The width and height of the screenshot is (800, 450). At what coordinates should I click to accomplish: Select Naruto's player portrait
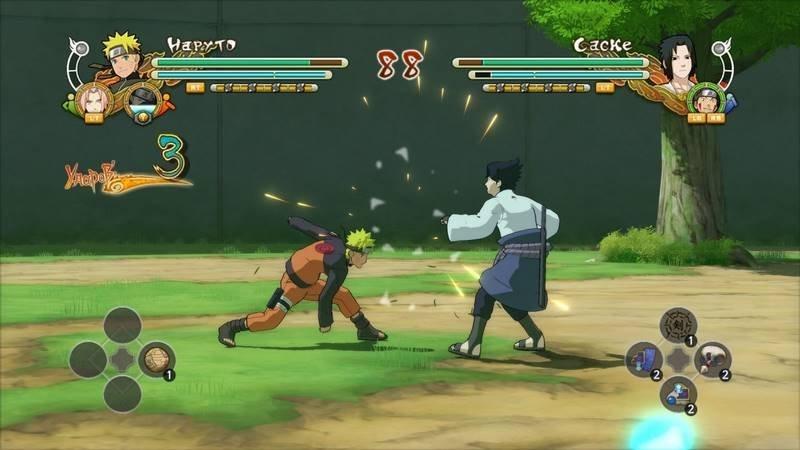pyautogui.click(x=122, y=58)
